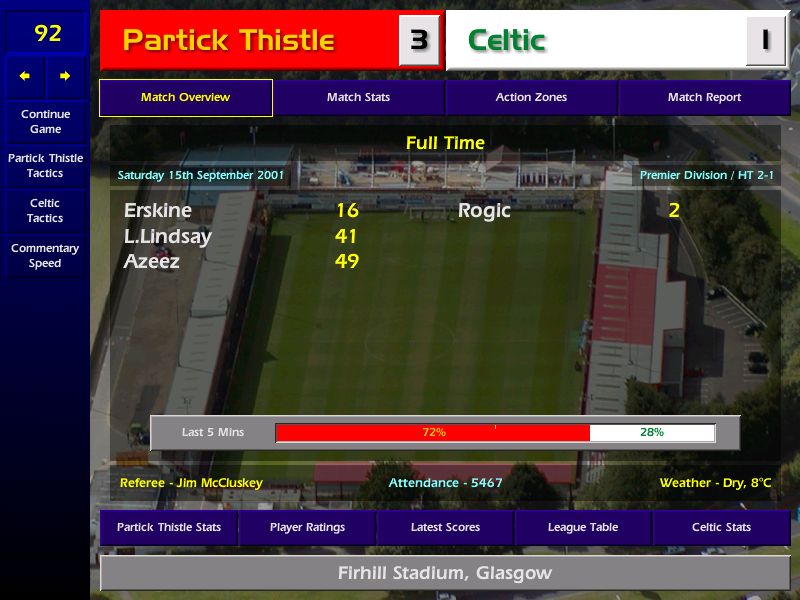The height and width of the screenshot is (600, 800).
Task: Show the Action Zones tab
Action: (x=531, y=98)
